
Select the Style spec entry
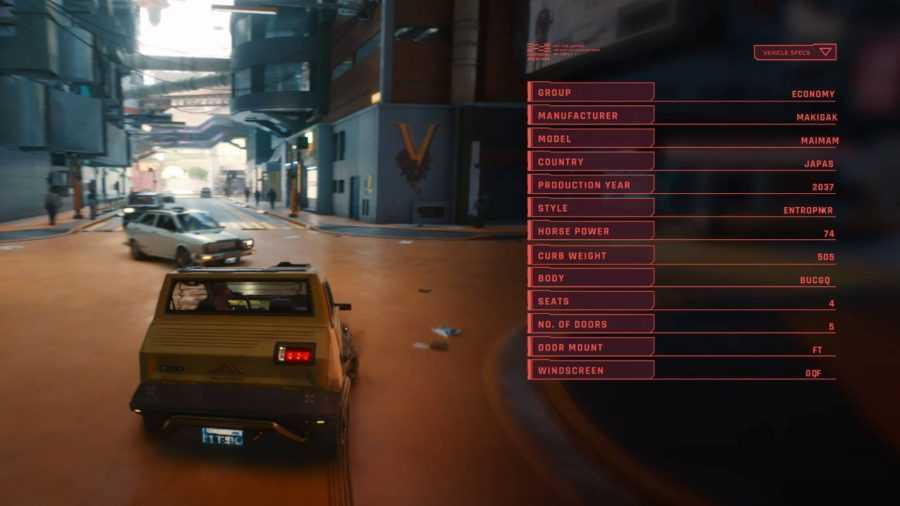(x=590, y=208)
